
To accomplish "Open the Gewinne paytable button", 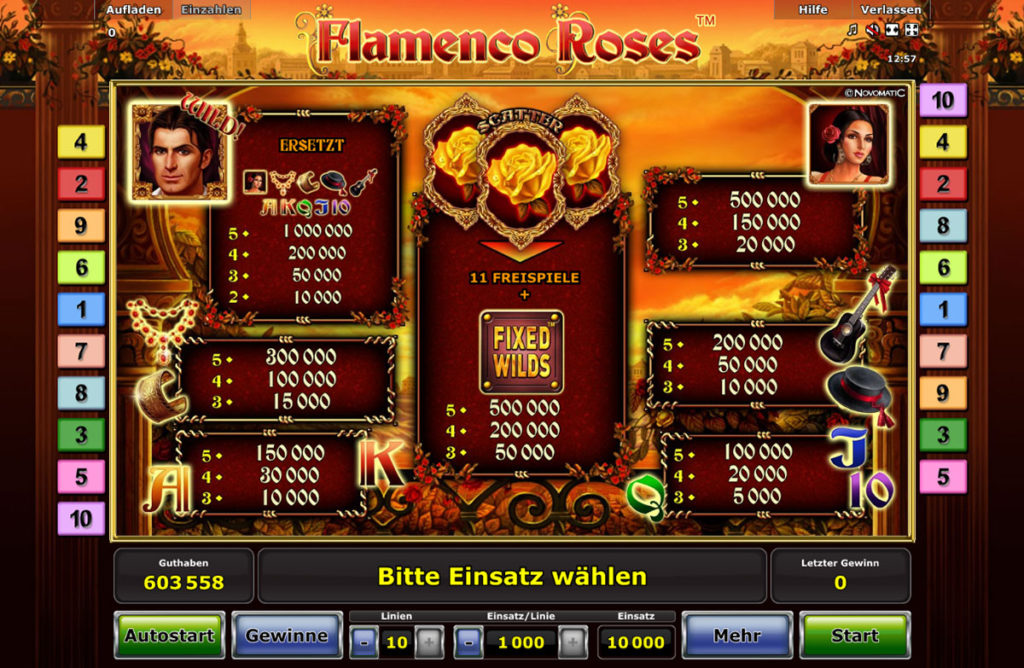I will tap(287, 635).
